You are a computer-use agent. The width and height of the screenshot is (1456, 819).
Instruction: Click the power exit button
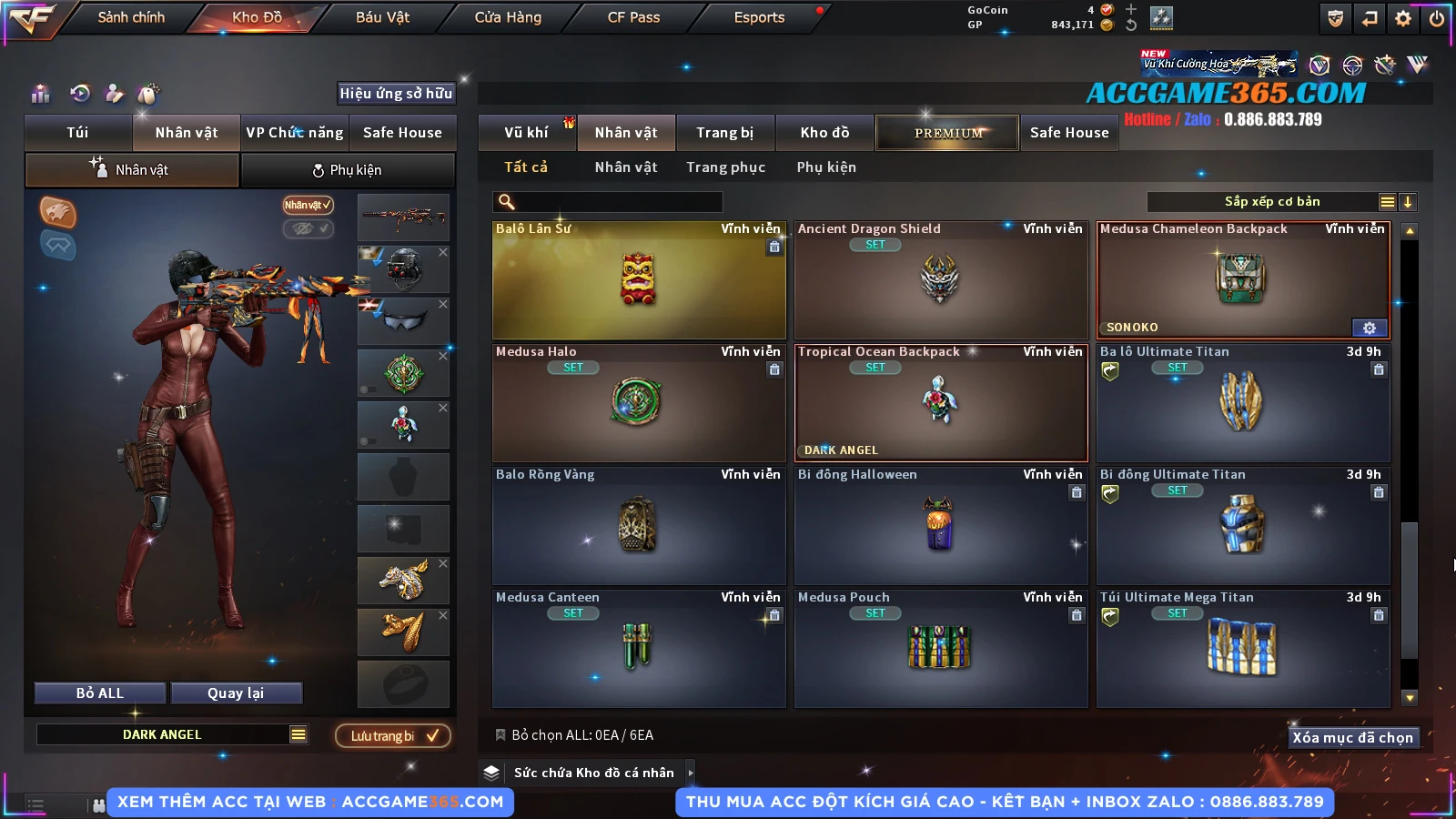pyautogui.click(x=1437, y=18)
